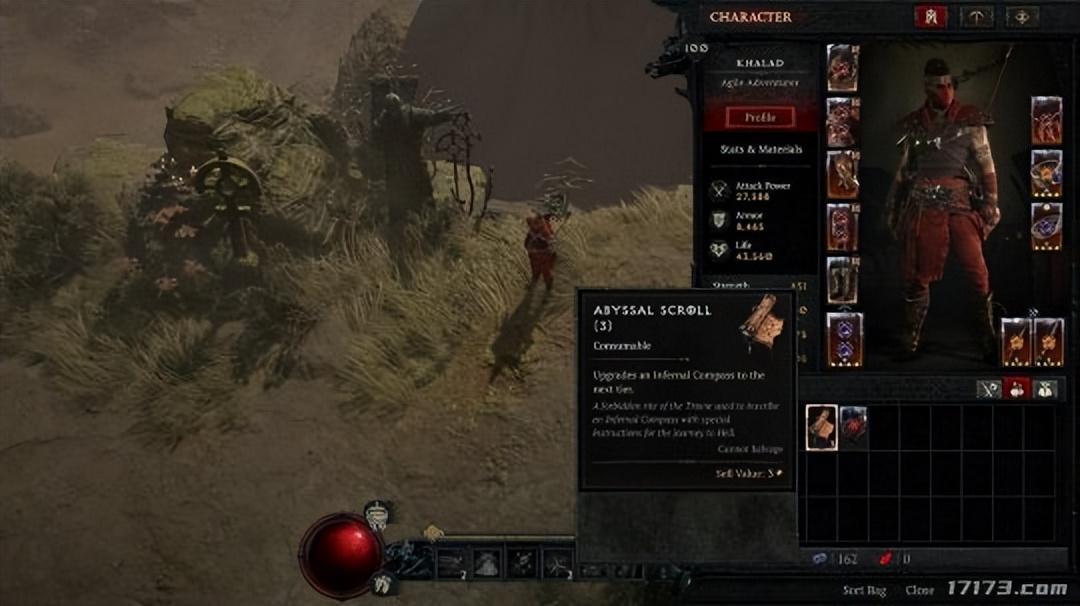Open the character Profile
This screenshot has width=1080, height=606.
tap(761, 117)
